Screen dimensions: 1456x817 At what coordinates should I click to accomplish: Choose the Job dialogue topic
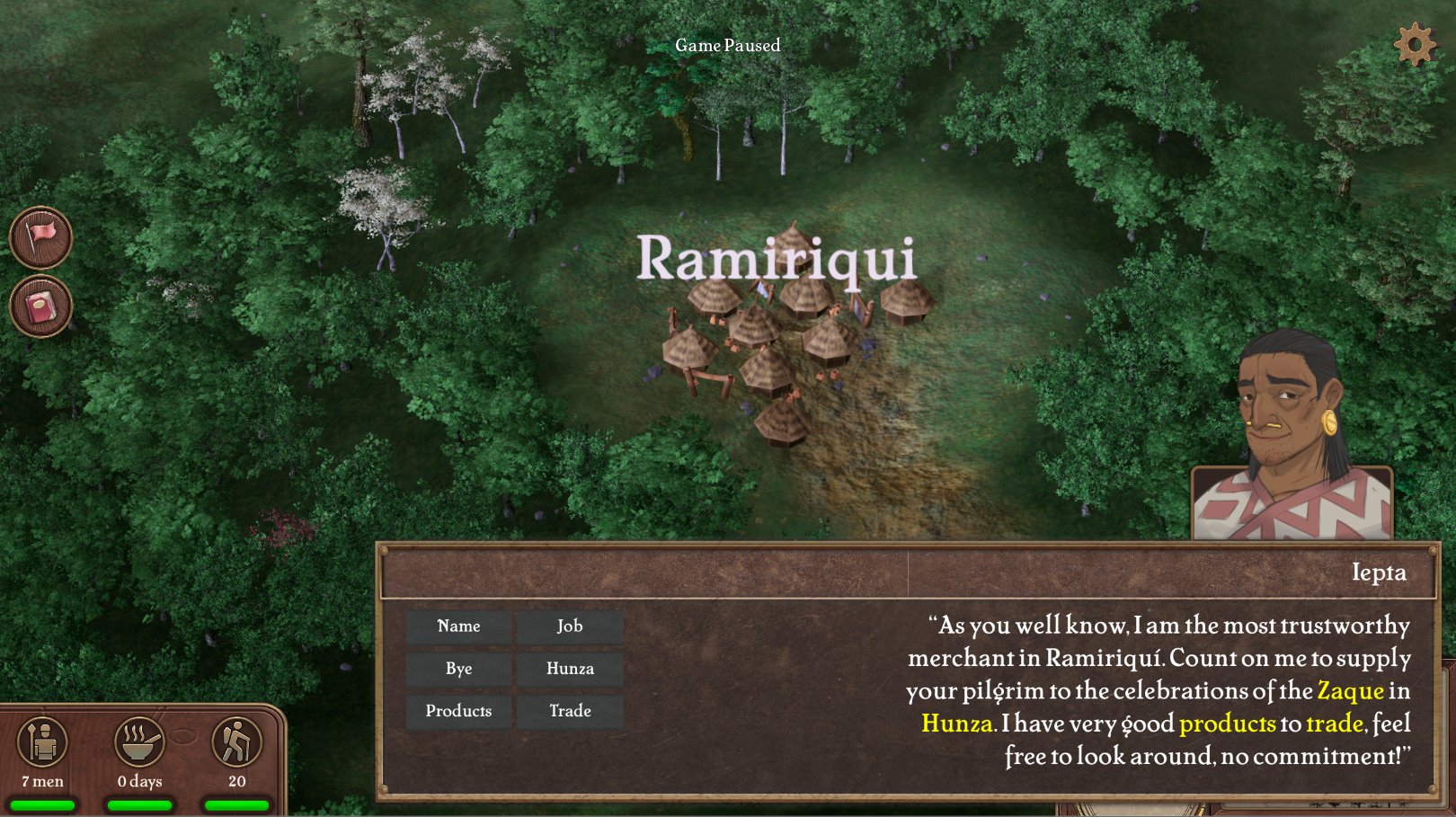[570, 626]
